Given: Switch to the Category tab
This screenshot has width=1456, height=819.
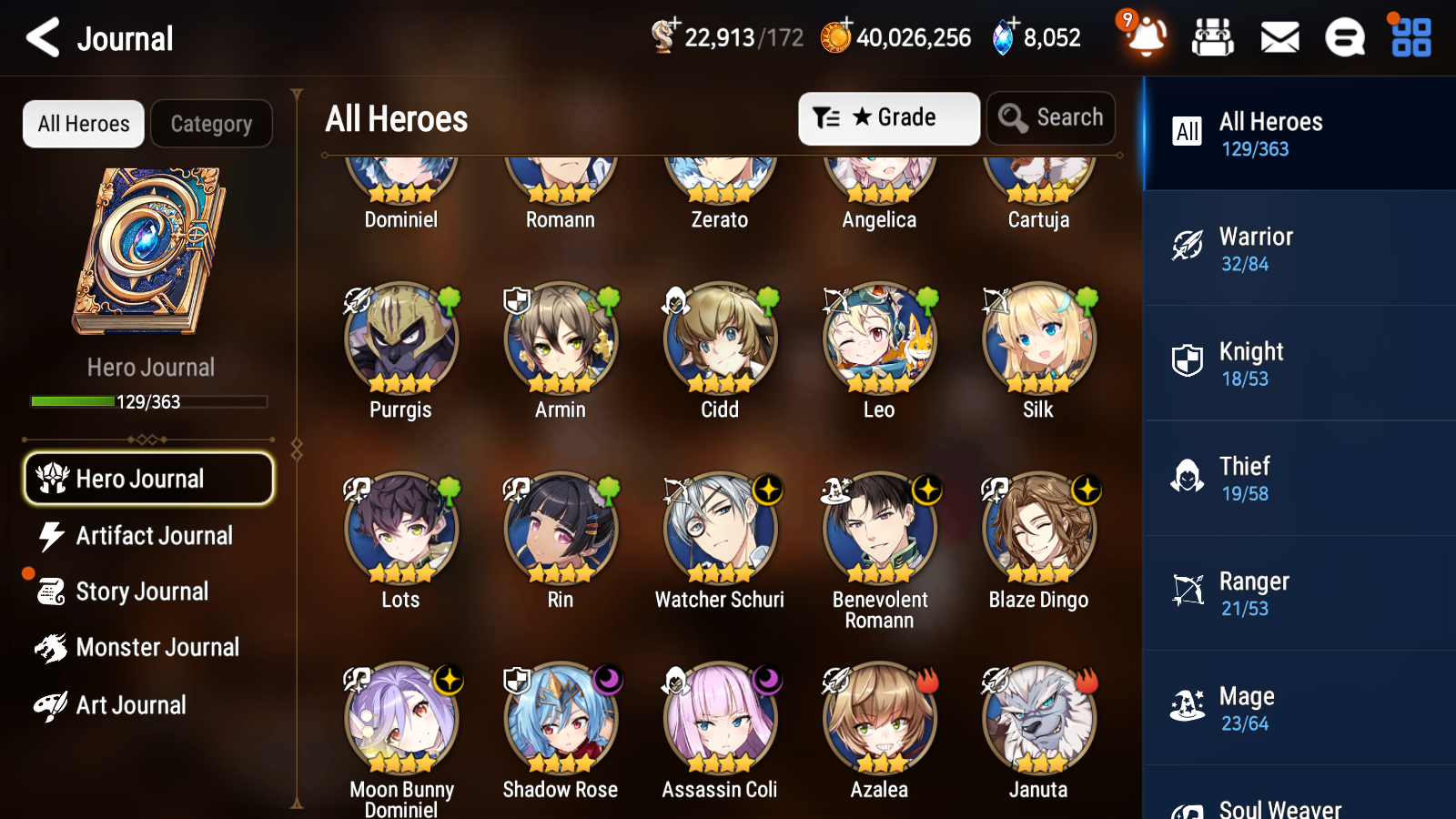Looking at the screenshot, I should pyautogui.click(x=211, y=124).
